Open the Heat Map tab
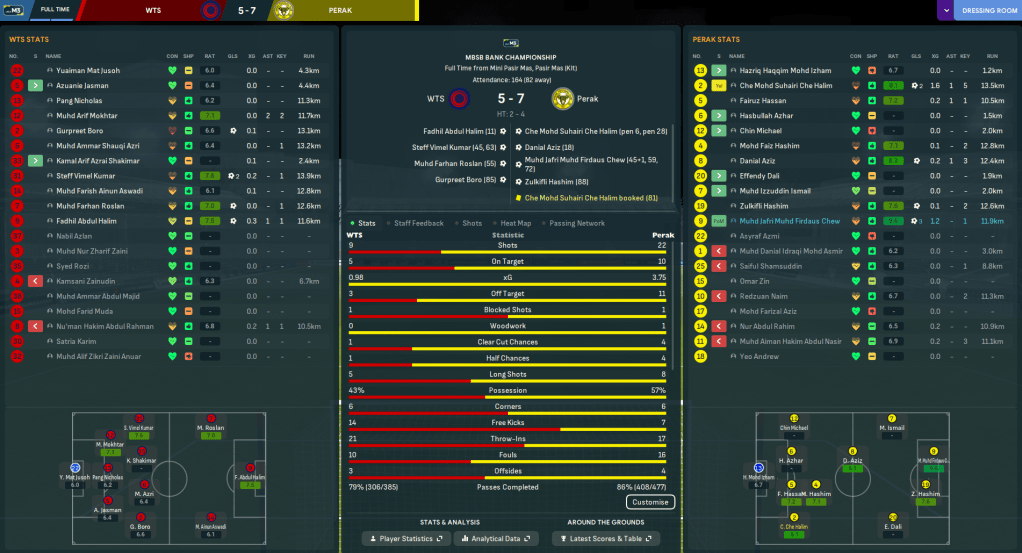1022x553 pixels. [515, 223]
